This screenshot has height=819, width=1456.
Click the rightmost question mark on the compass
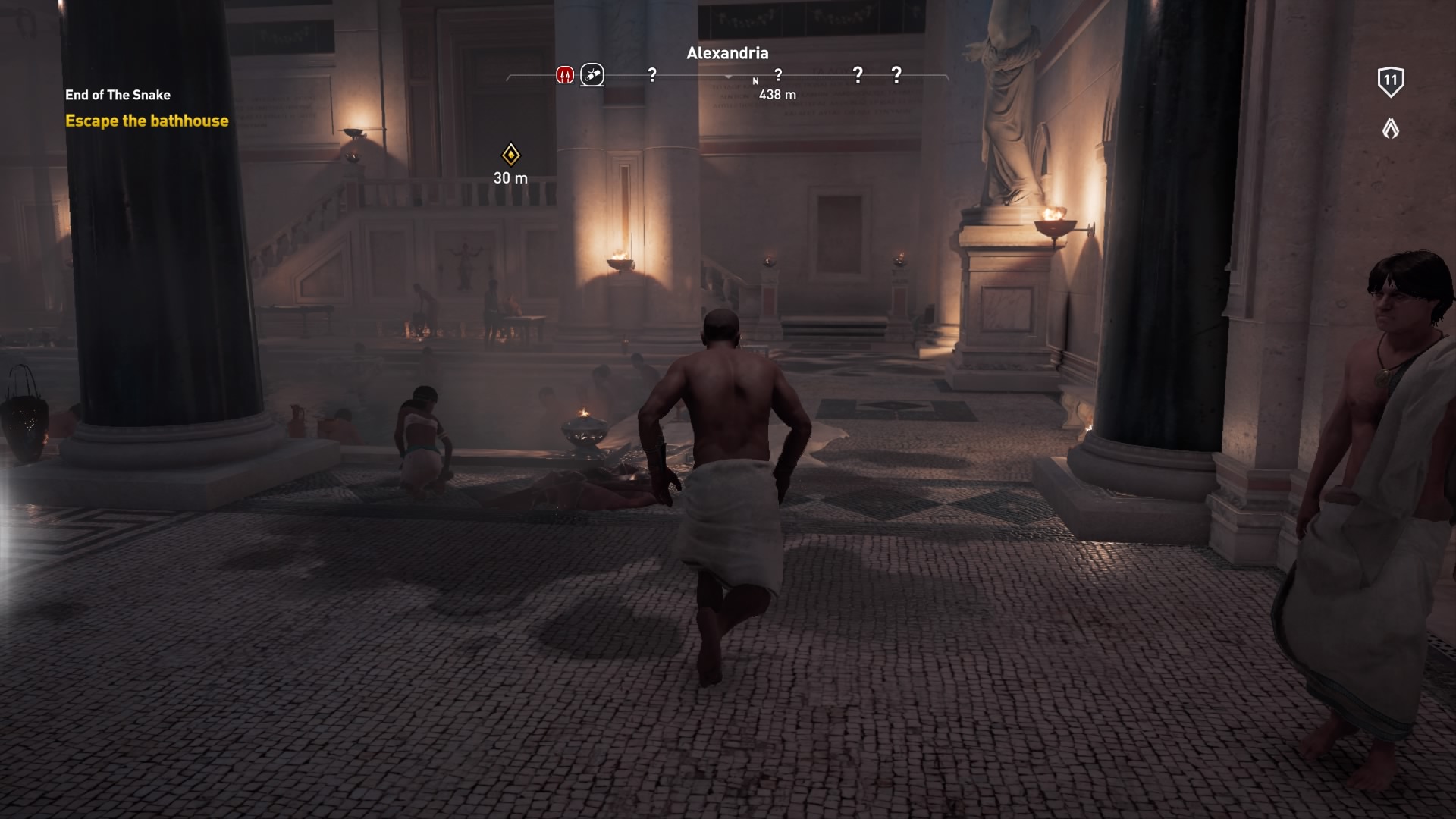[896, 74]
